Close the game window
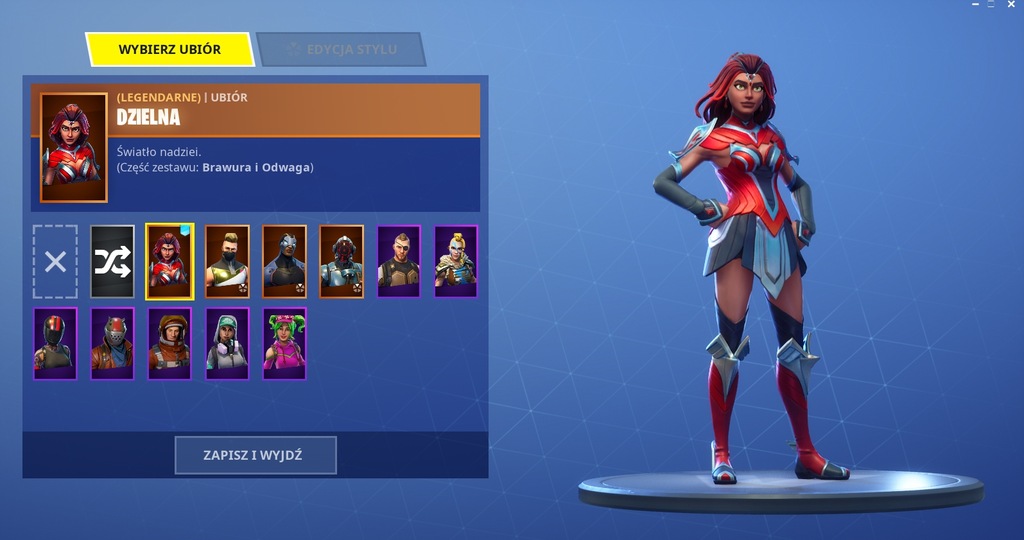 click(1012, 5)
